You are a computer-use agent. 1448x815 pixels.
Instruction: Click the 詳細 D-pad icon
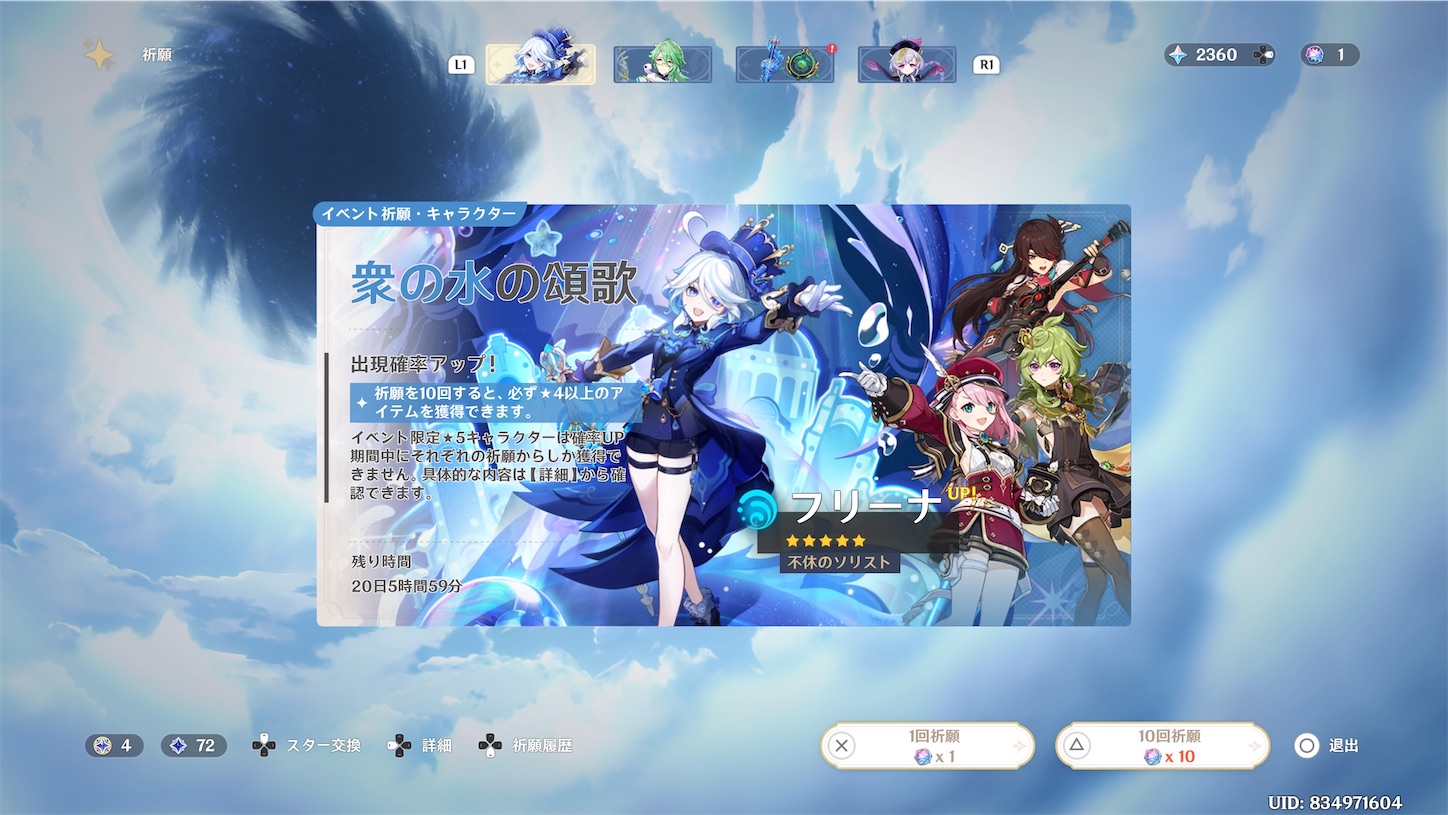tap(399, 744)
